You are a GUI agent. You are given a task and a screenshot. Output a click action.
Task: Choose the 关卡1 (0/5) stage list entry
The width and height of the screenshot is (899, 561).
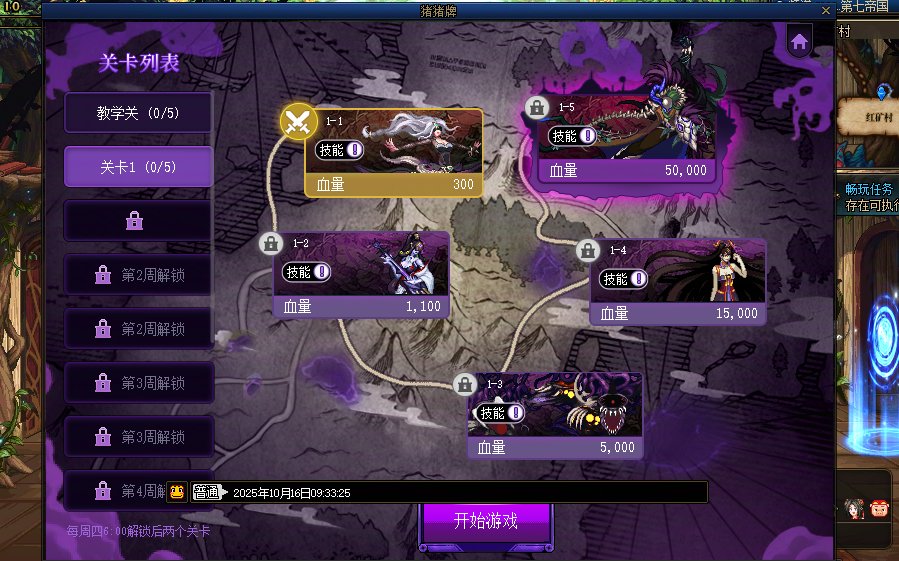pos(138,167)
